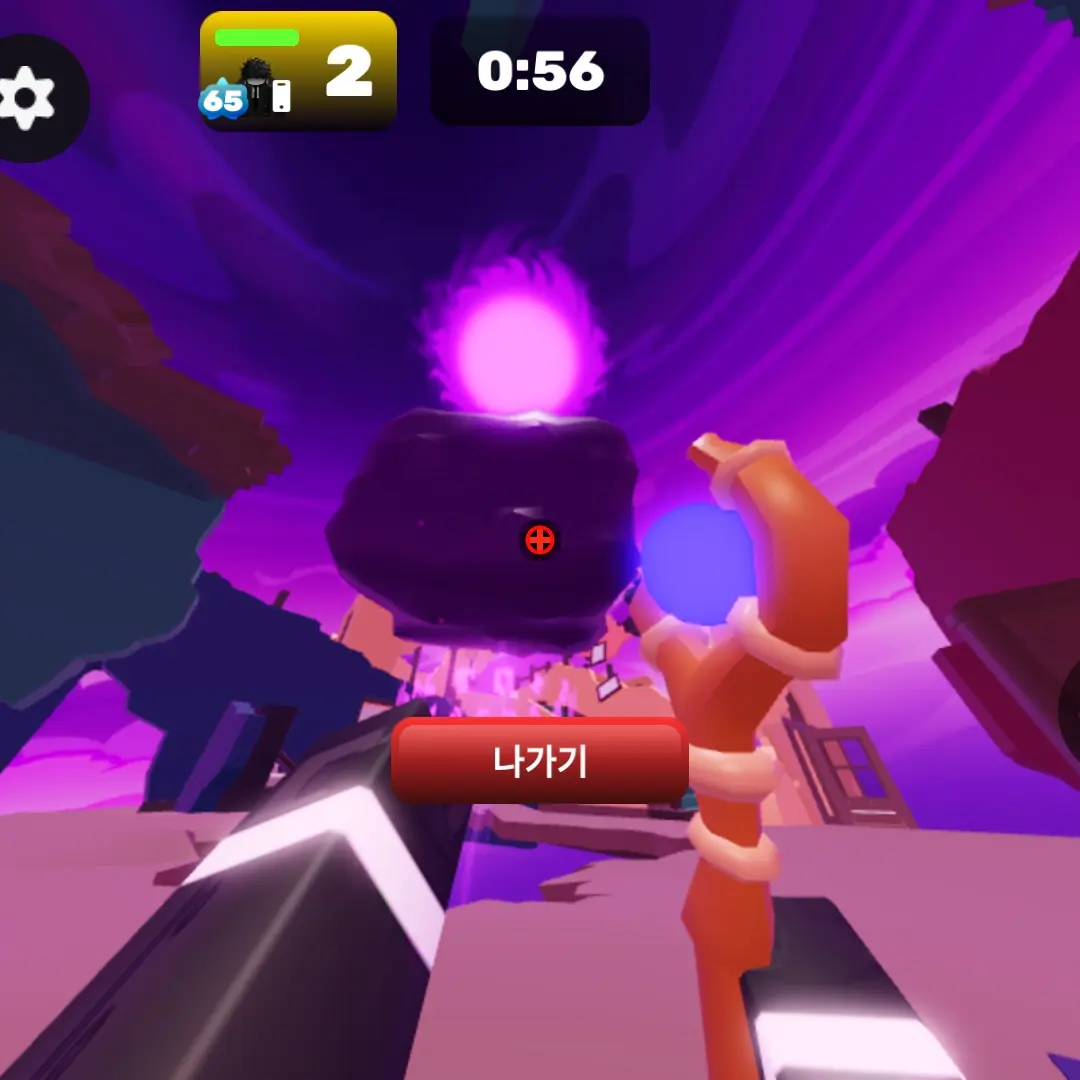Select the player score card with avatar

pos(298,72)
